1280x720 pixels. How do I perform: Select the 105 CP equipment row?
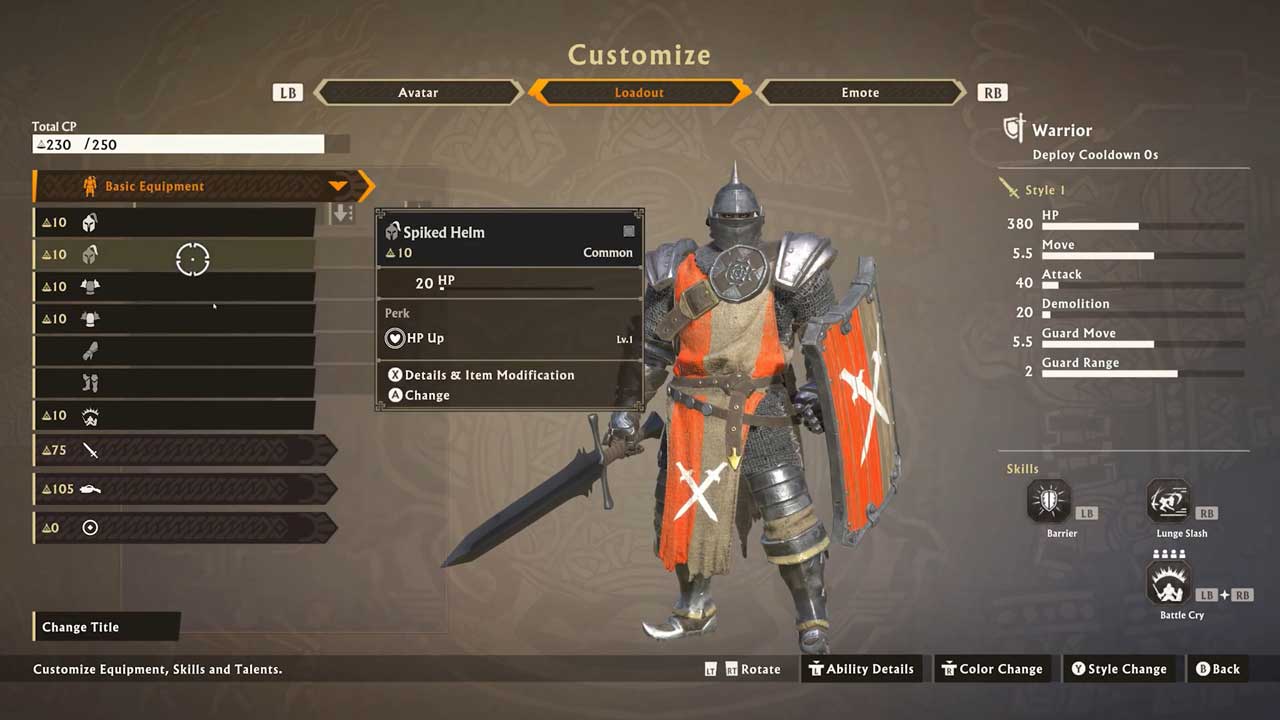coord(185,489)
